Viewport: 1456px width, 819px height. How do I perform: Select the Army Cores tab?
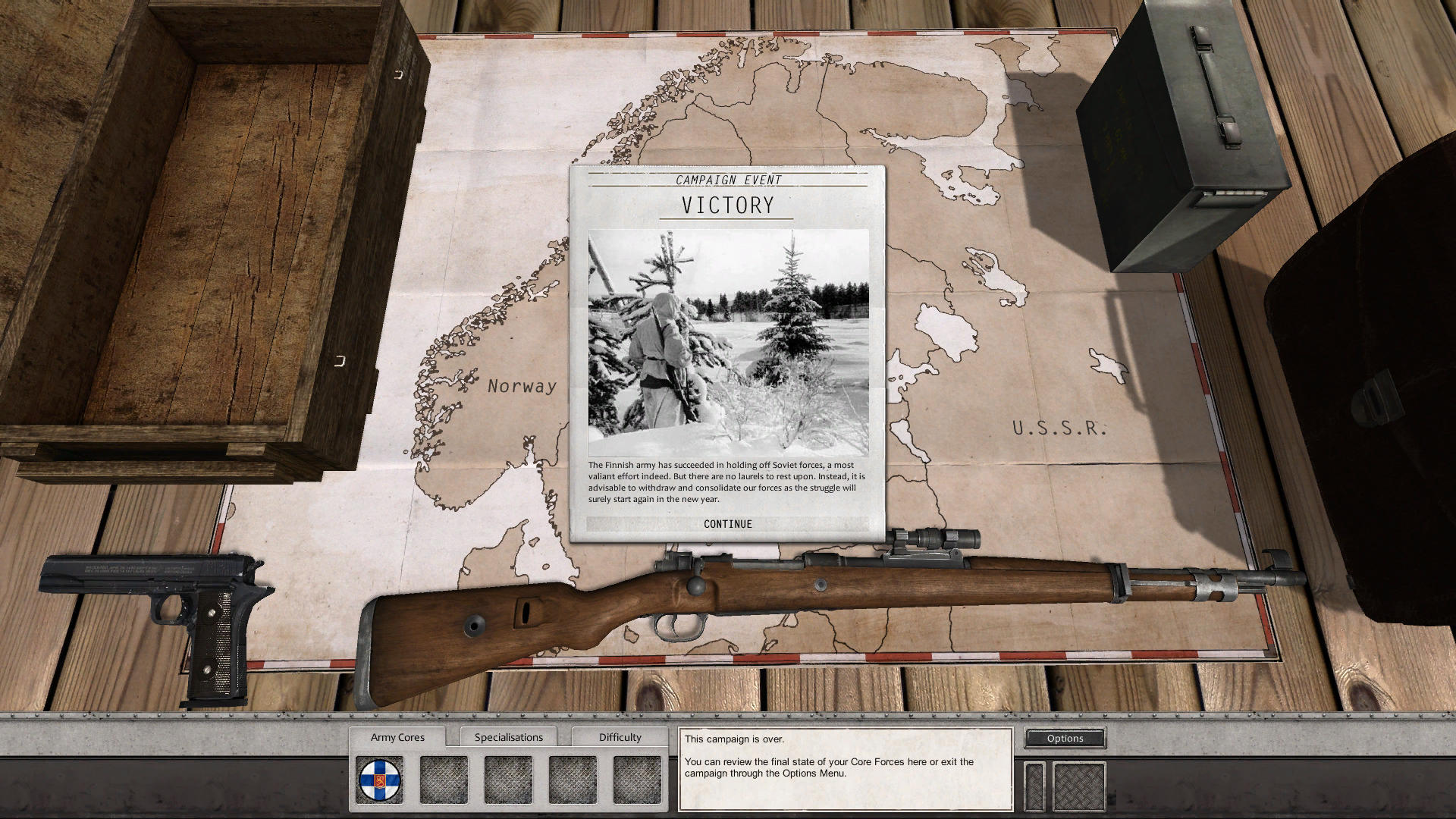[x=397, y=736]
